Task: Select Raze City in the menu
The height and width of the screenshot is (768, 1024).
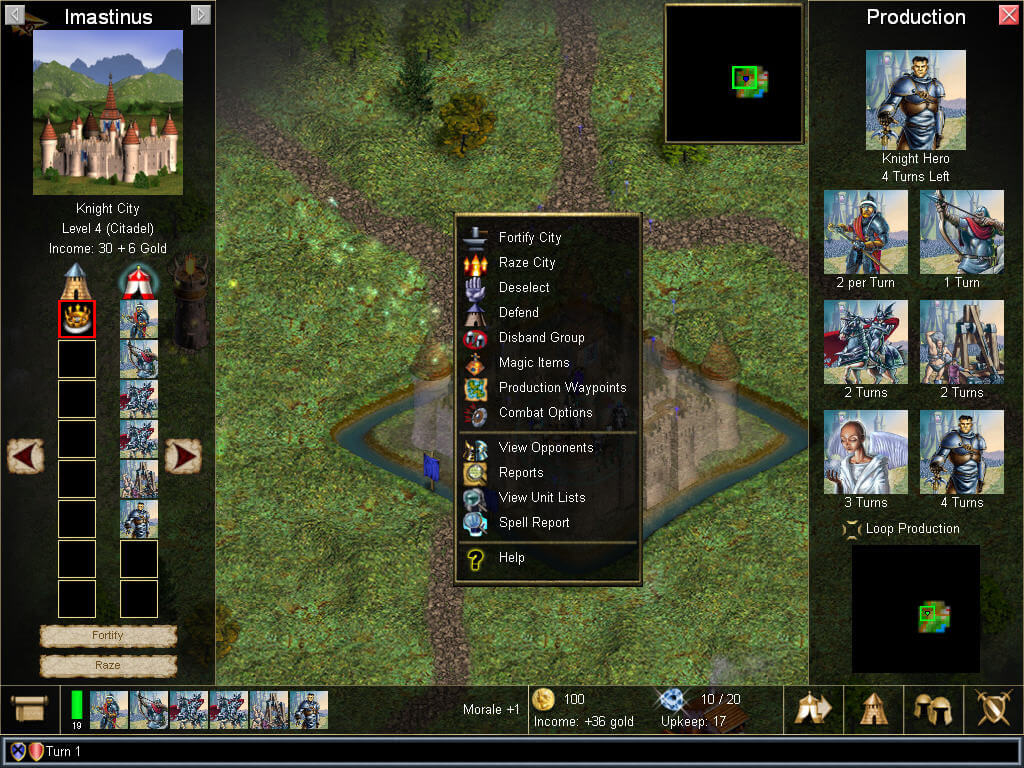Action: click(526, 263)
